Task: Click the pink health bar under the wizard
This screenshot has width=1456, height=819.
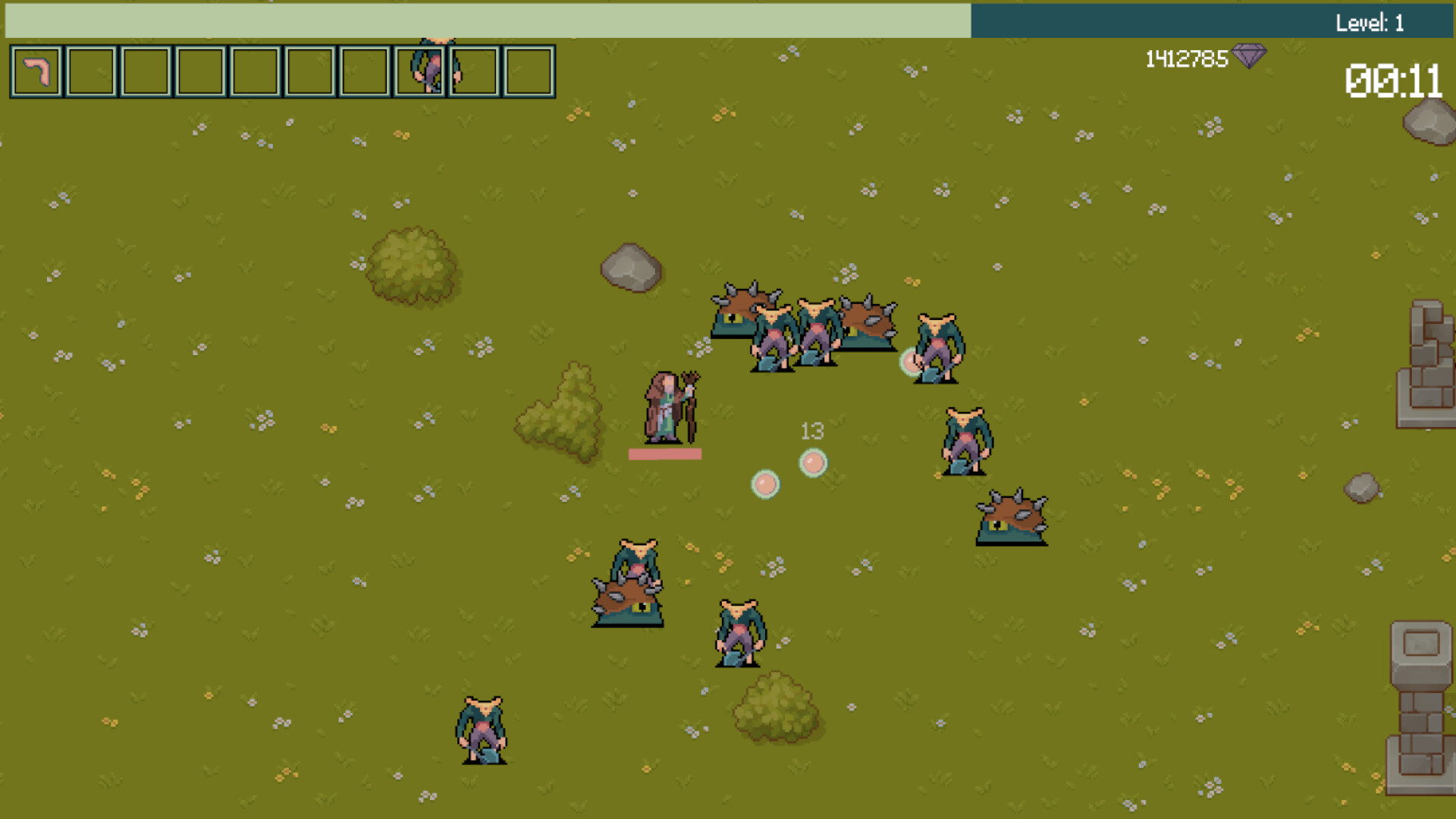Action: click(x=664, y=455)
